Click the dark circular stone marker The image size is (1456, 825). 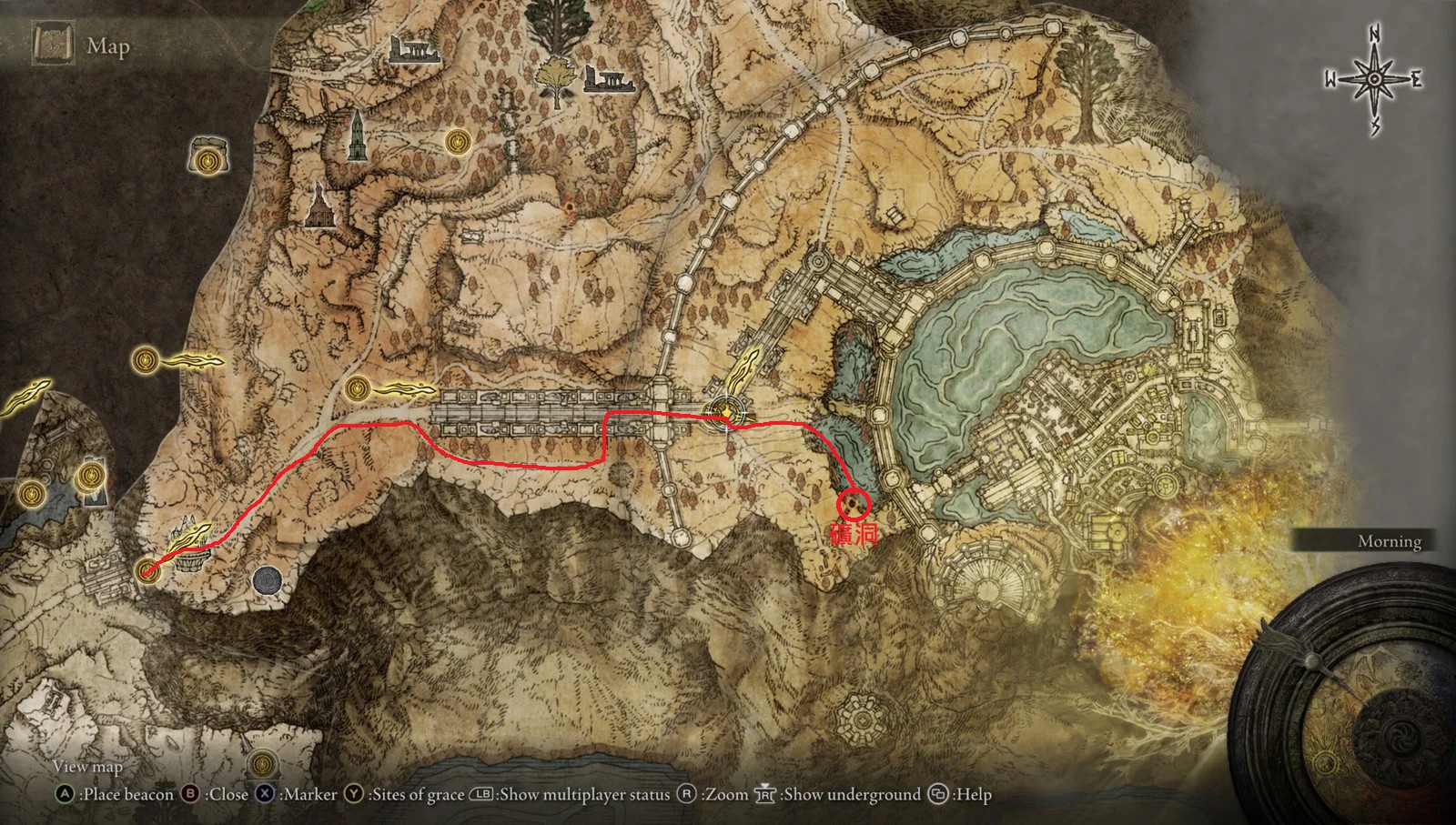coord(268,579)
